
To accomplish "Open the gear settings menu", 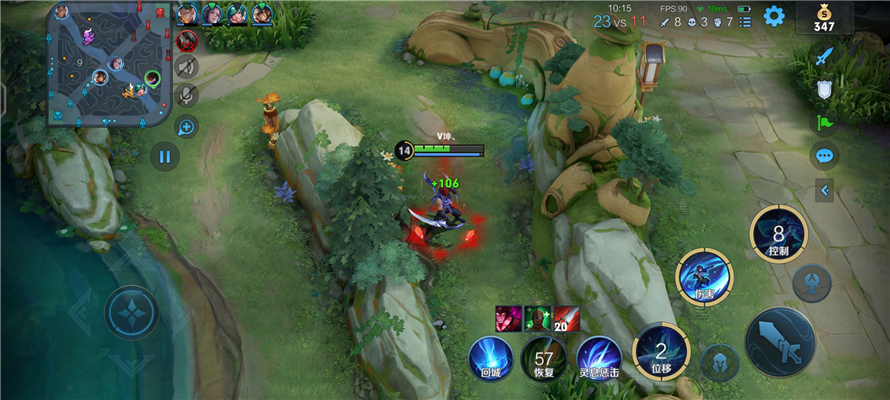I will pyautogui.click(x=774, y=16).
